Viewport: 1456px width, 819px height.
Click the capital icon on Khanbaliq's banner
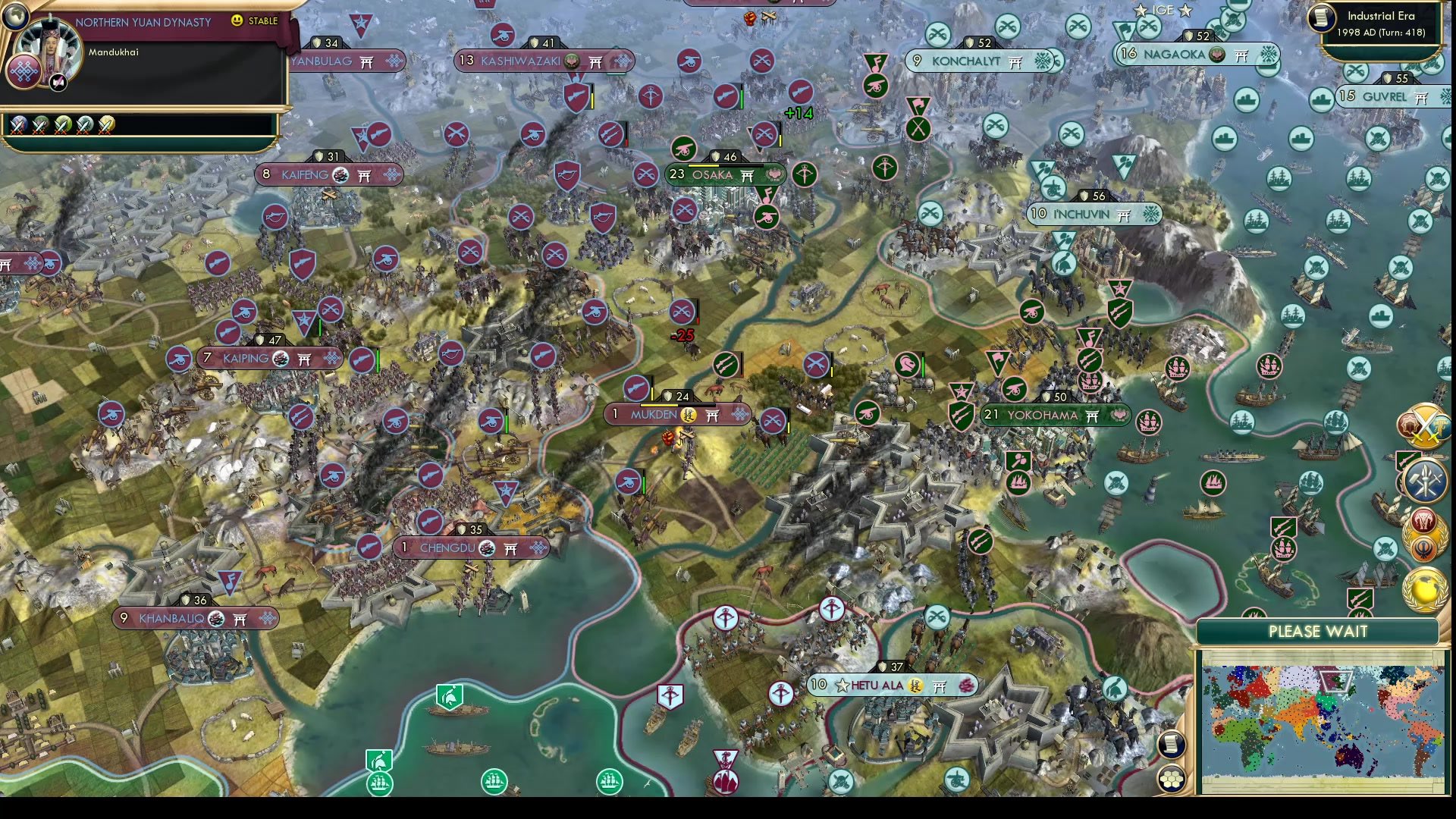tap(216, 619)
